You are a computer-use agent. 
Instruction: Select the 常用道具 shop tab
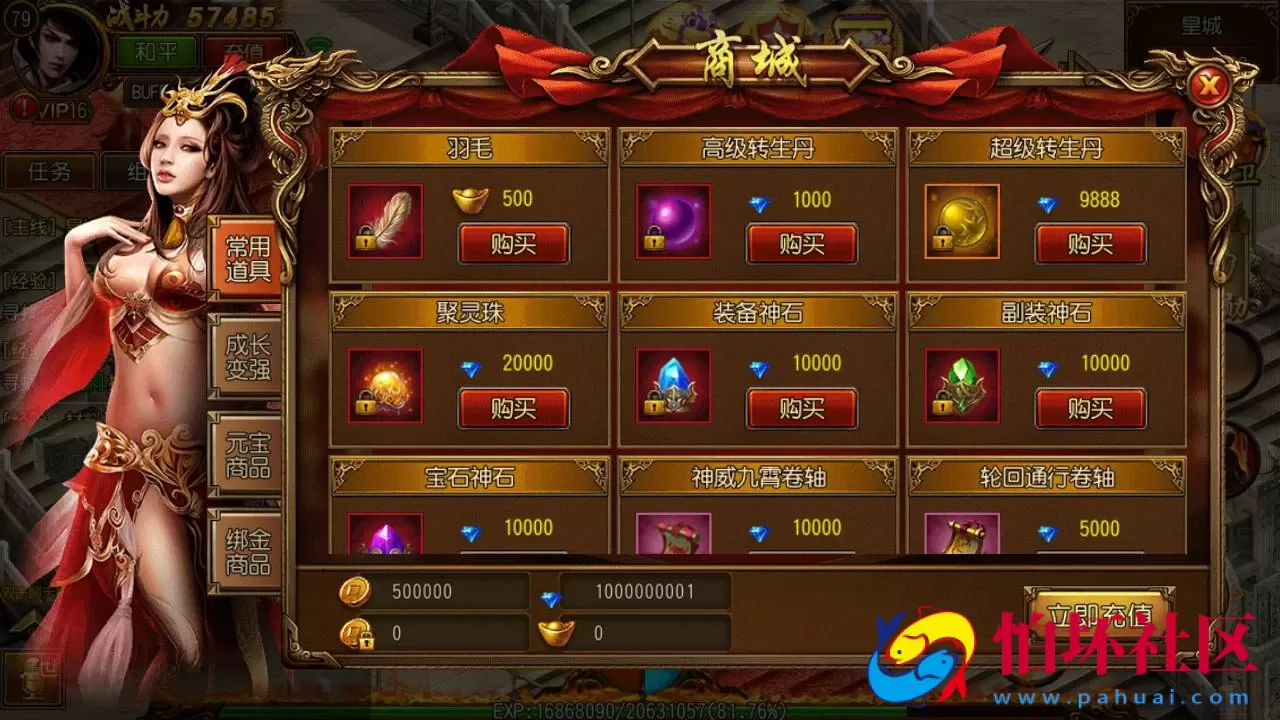pyautogui.click(x=246, y=258)
